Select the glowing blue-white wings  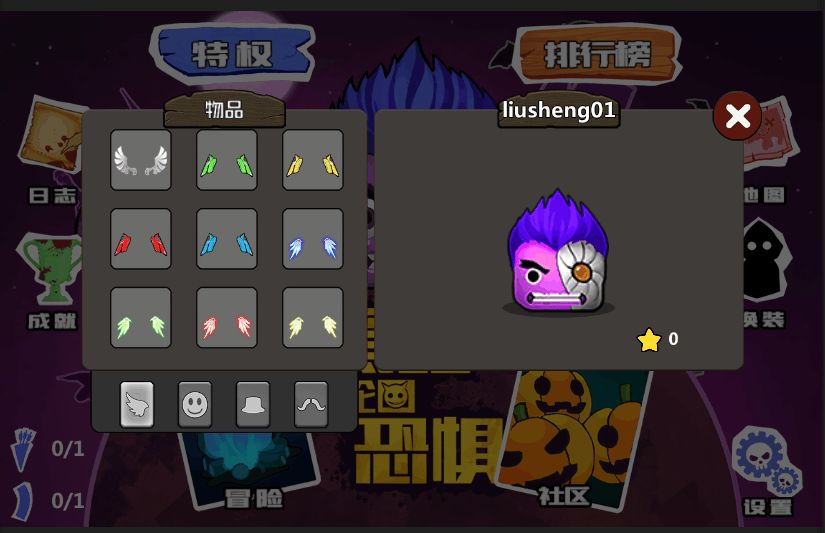(313, 239)
